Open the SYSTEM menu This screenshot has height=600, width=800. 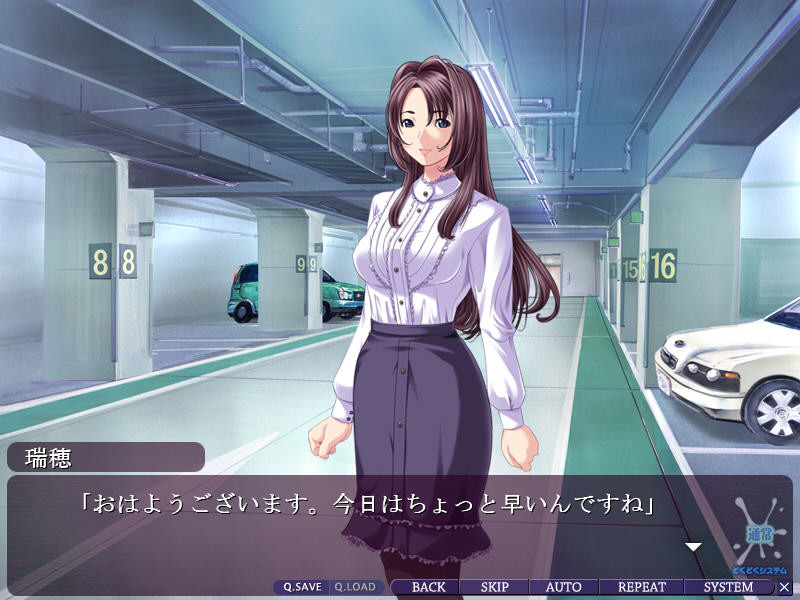tap(728, 587)
